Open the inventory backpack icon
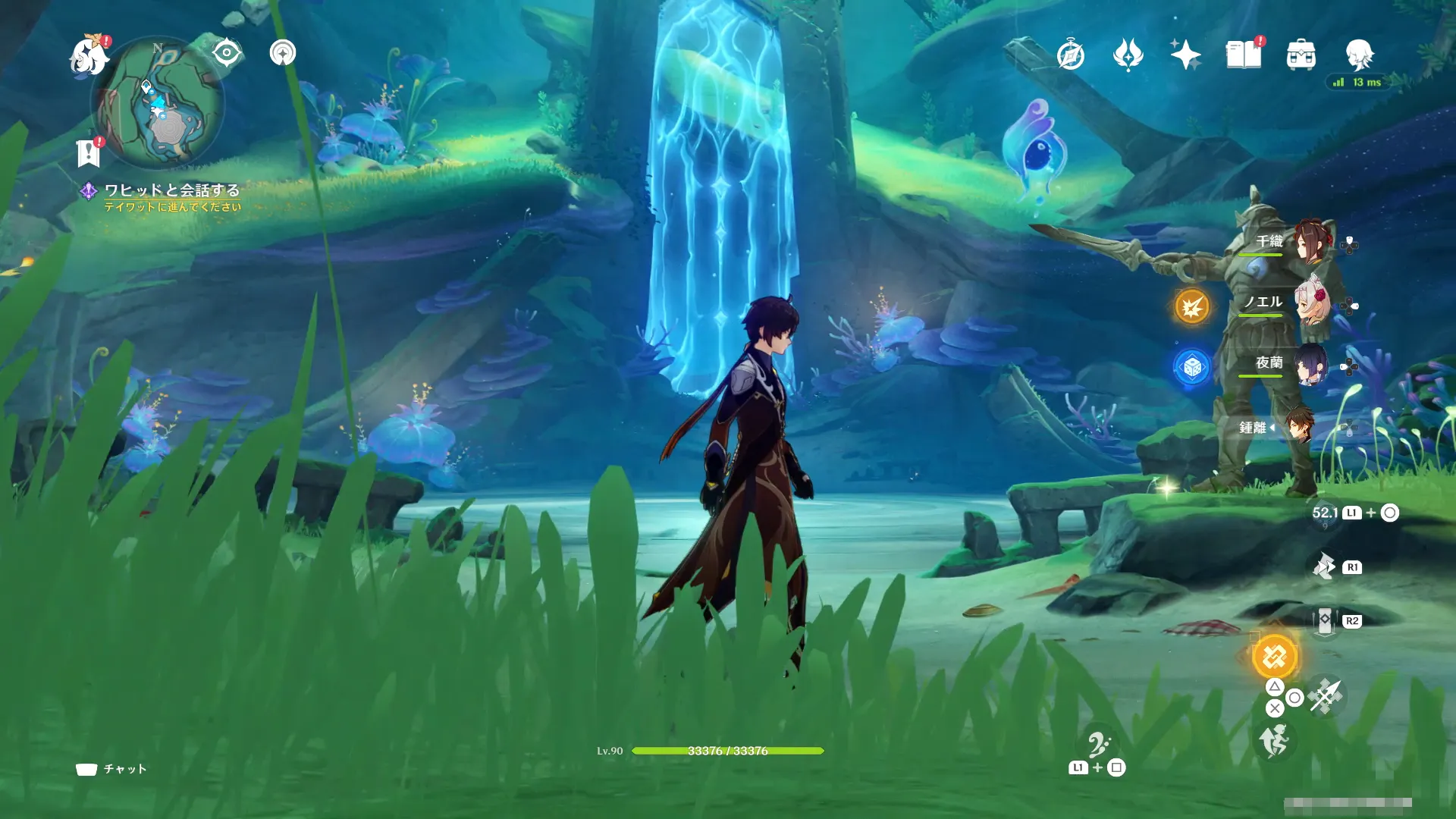 (1301, 55)
